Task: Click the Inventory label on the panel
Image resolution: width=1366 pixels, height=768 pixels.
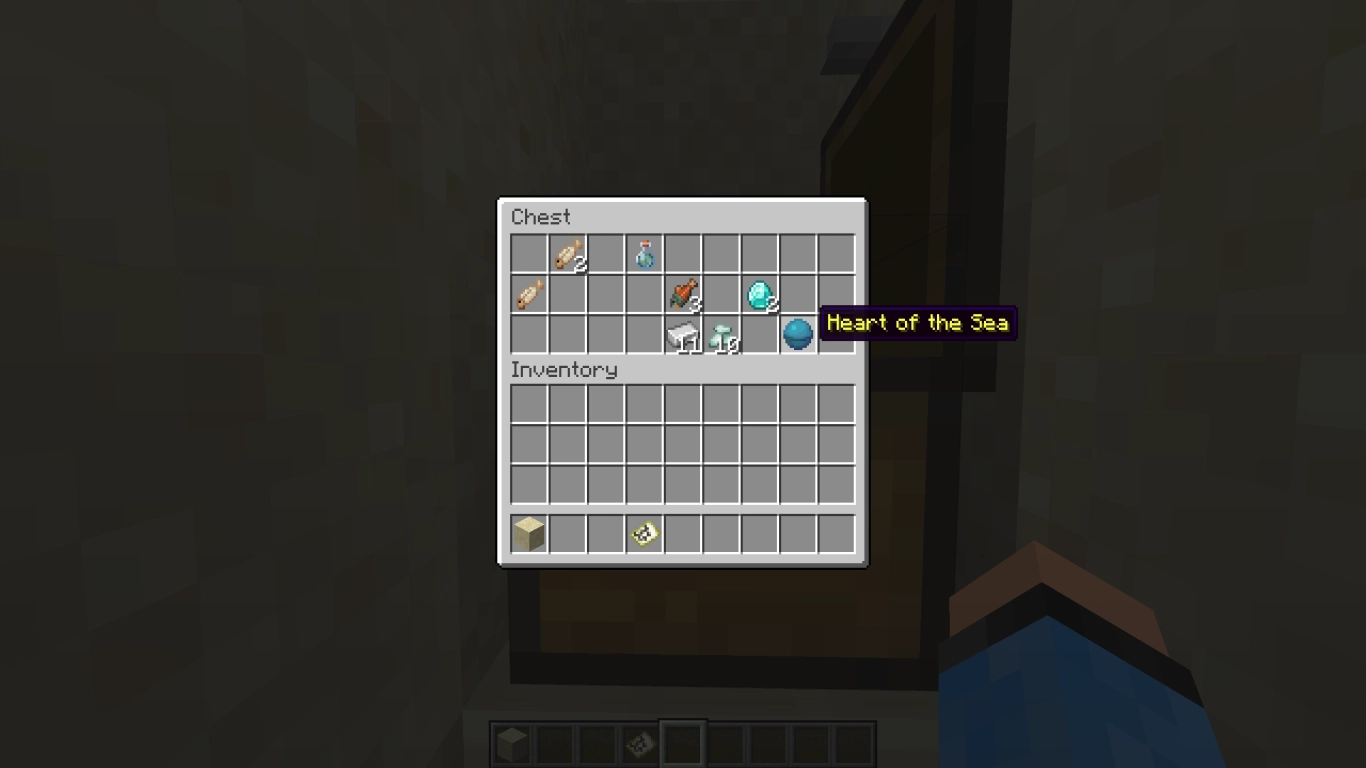Action: click(x=563, y=370)
